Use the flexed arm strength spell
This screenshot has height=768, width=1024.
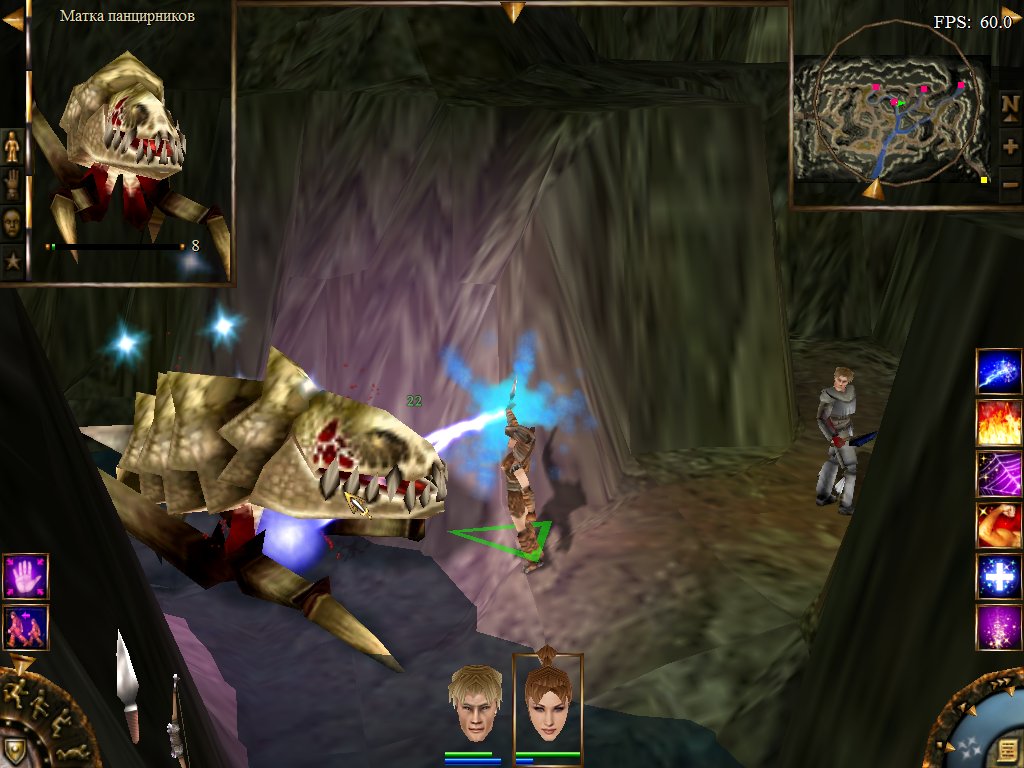[x=998, y=525]
